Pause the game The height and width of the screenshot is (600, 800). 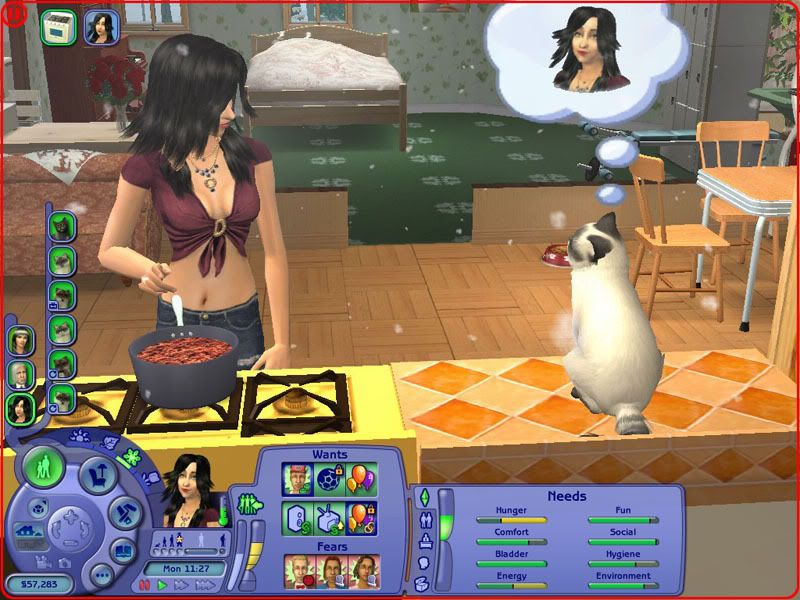click(x=145, y=585)
